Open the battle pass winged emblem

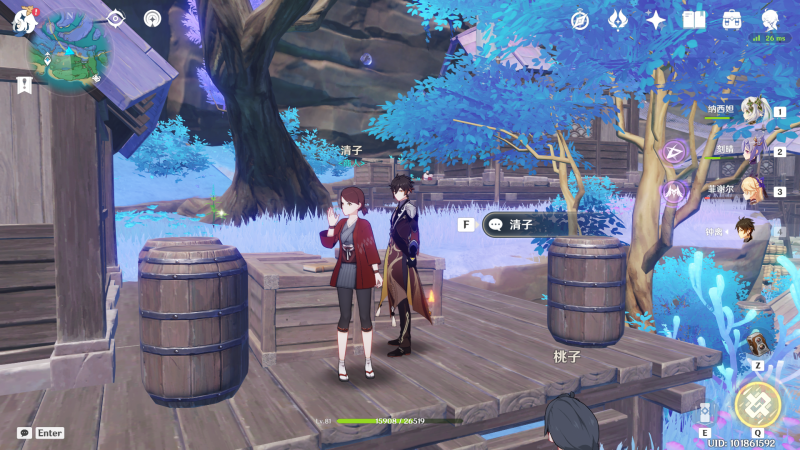(x=618, y=19)
